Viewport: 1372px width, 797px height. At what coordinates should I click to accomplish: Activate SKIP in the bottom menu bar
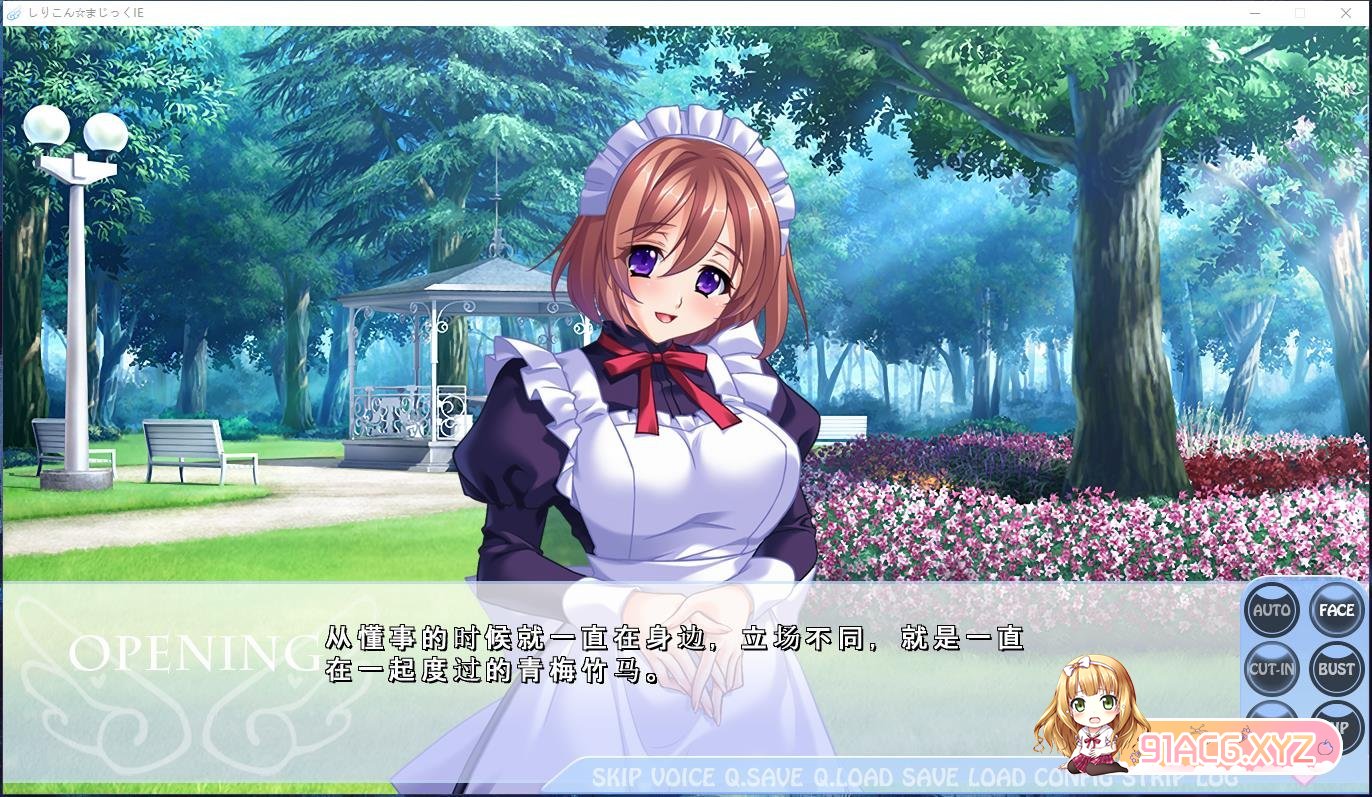[x=616, y=777]
